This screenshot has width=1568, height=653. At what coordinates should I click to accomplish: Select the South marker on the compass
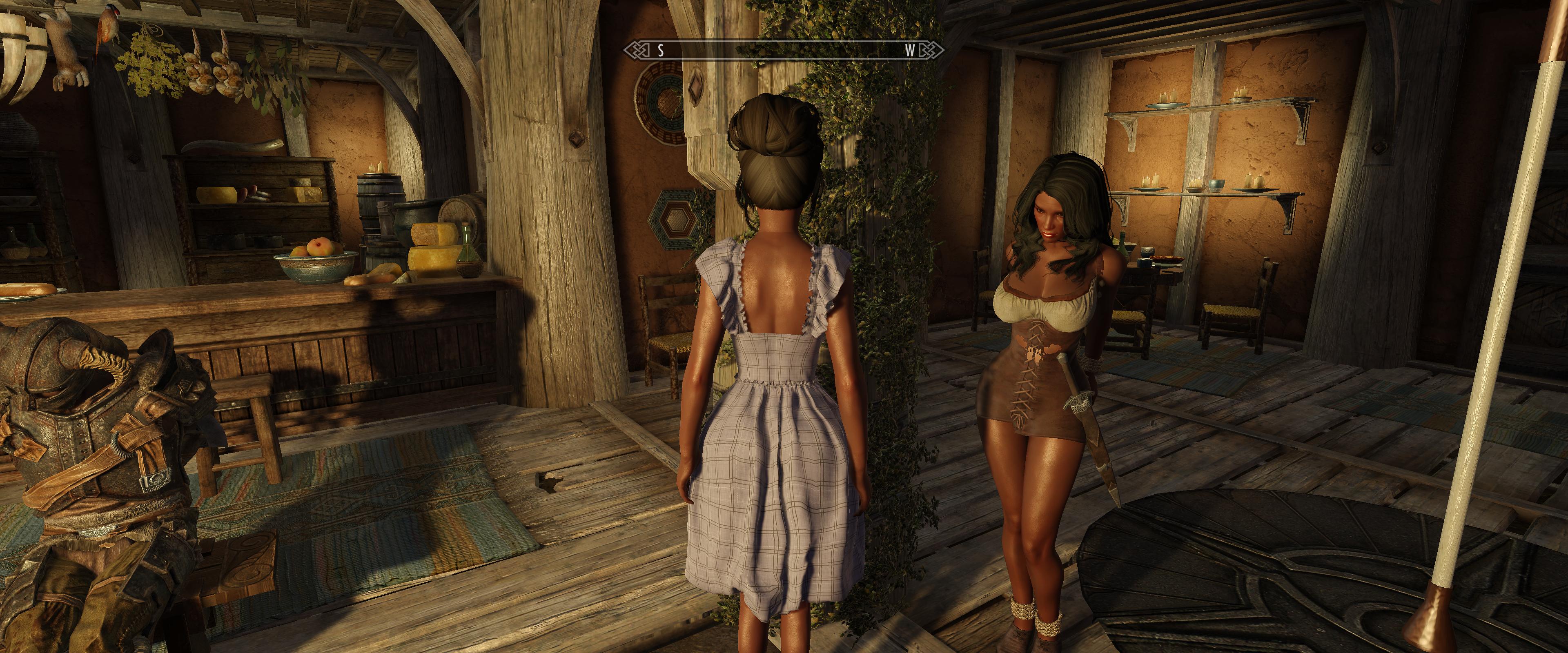(660, 51)
